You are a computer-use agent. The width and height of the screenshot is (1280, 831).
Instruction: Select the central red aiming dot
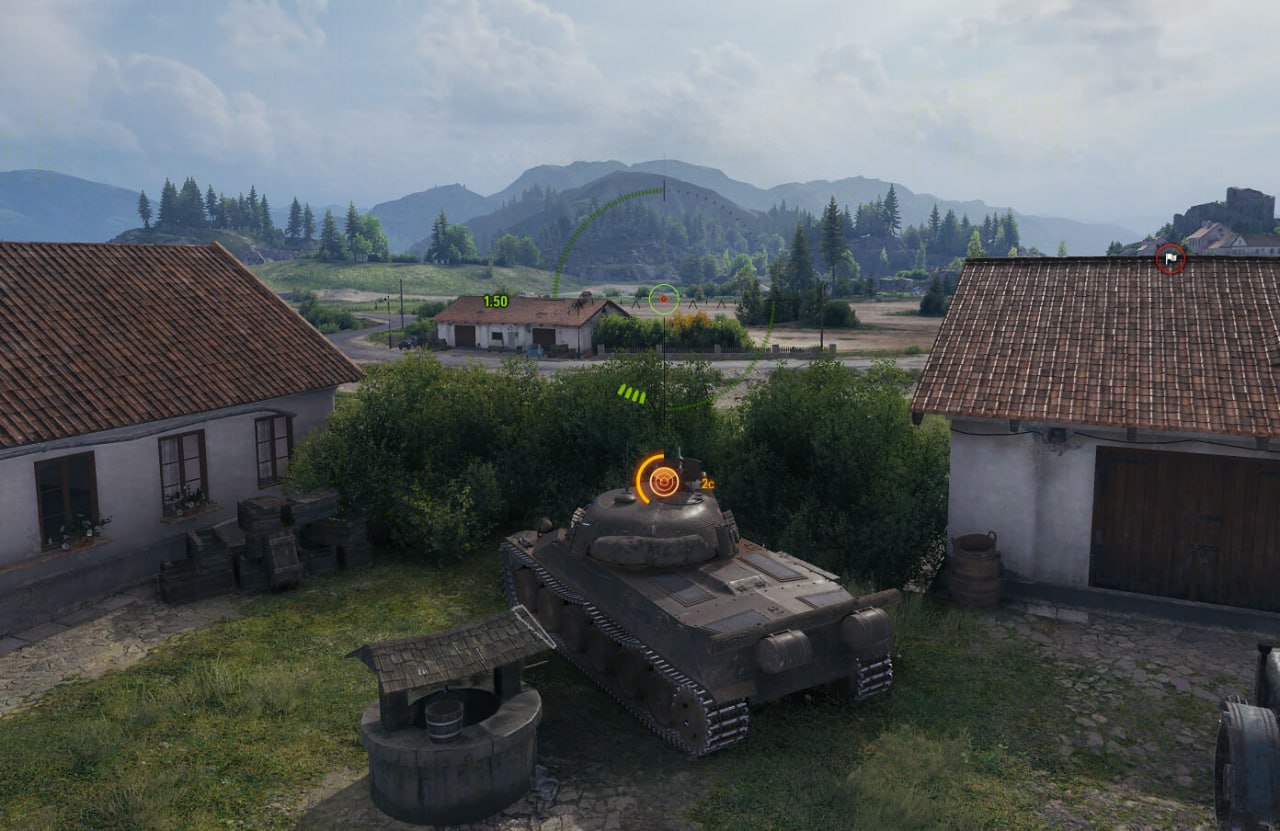(x=662, y=297)
